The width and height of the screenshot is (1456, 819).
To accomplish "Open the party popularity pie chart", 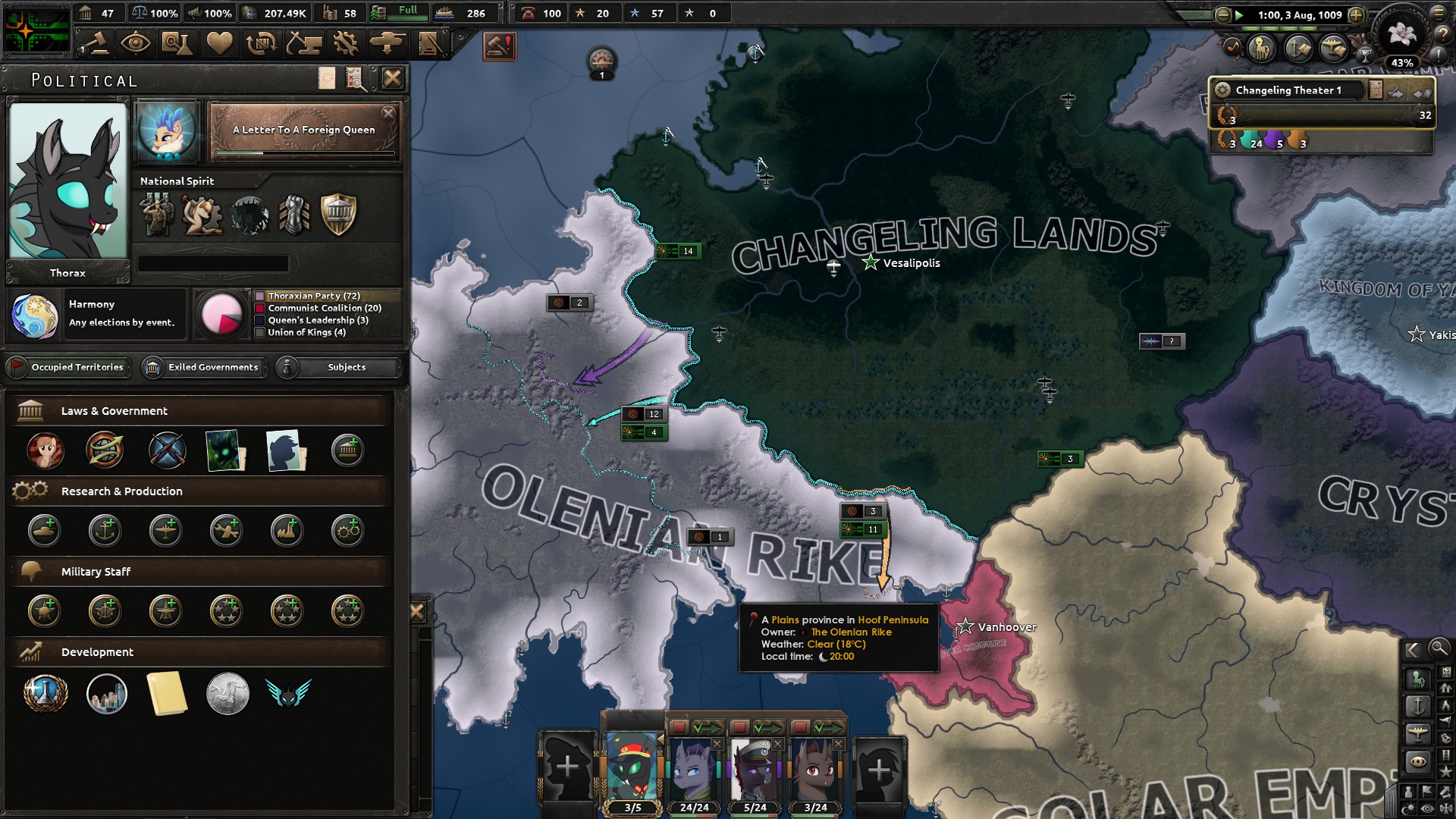I will tap(221, 313).
